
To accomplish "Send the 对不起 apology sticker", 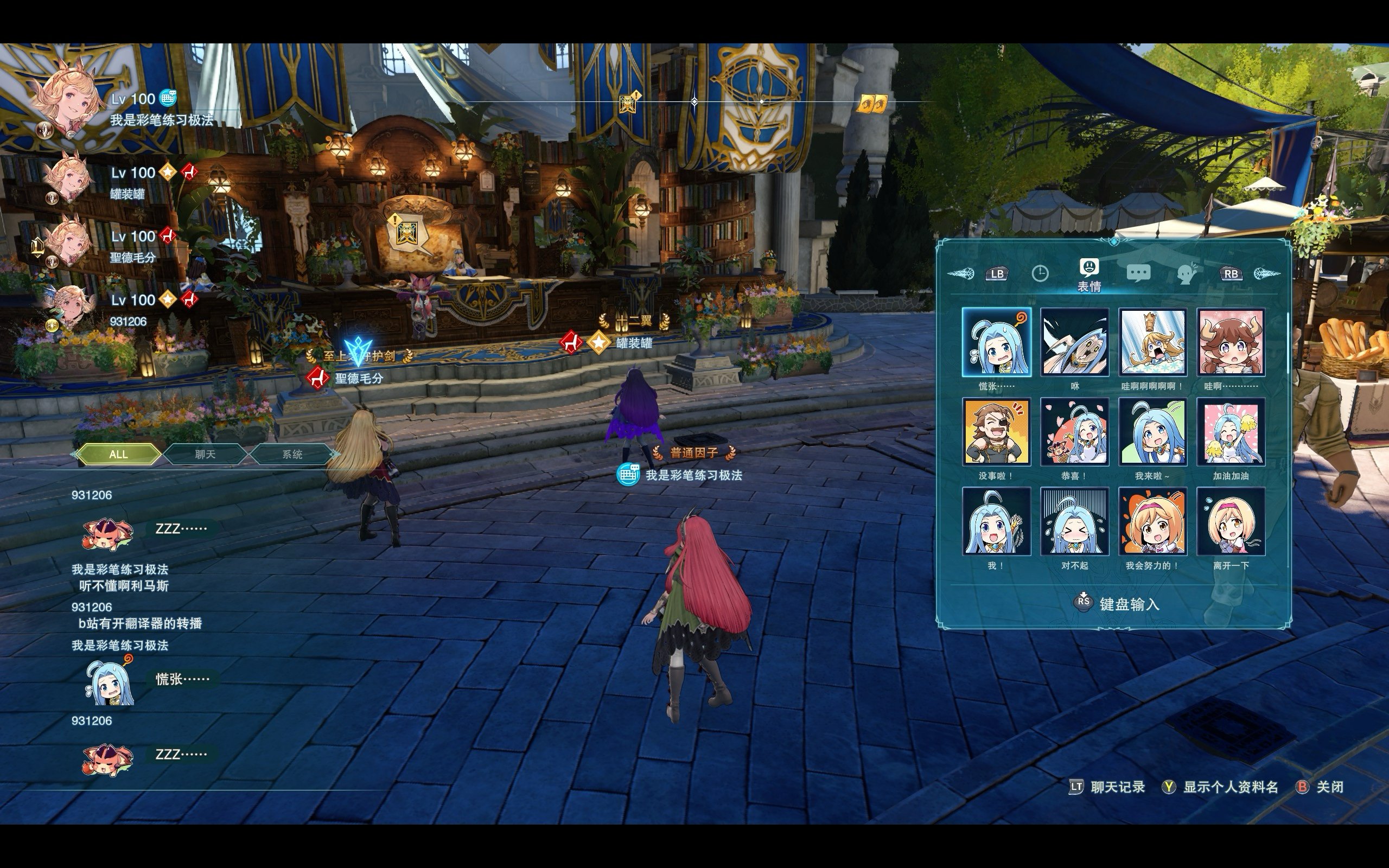I will tap(1074, 521).
